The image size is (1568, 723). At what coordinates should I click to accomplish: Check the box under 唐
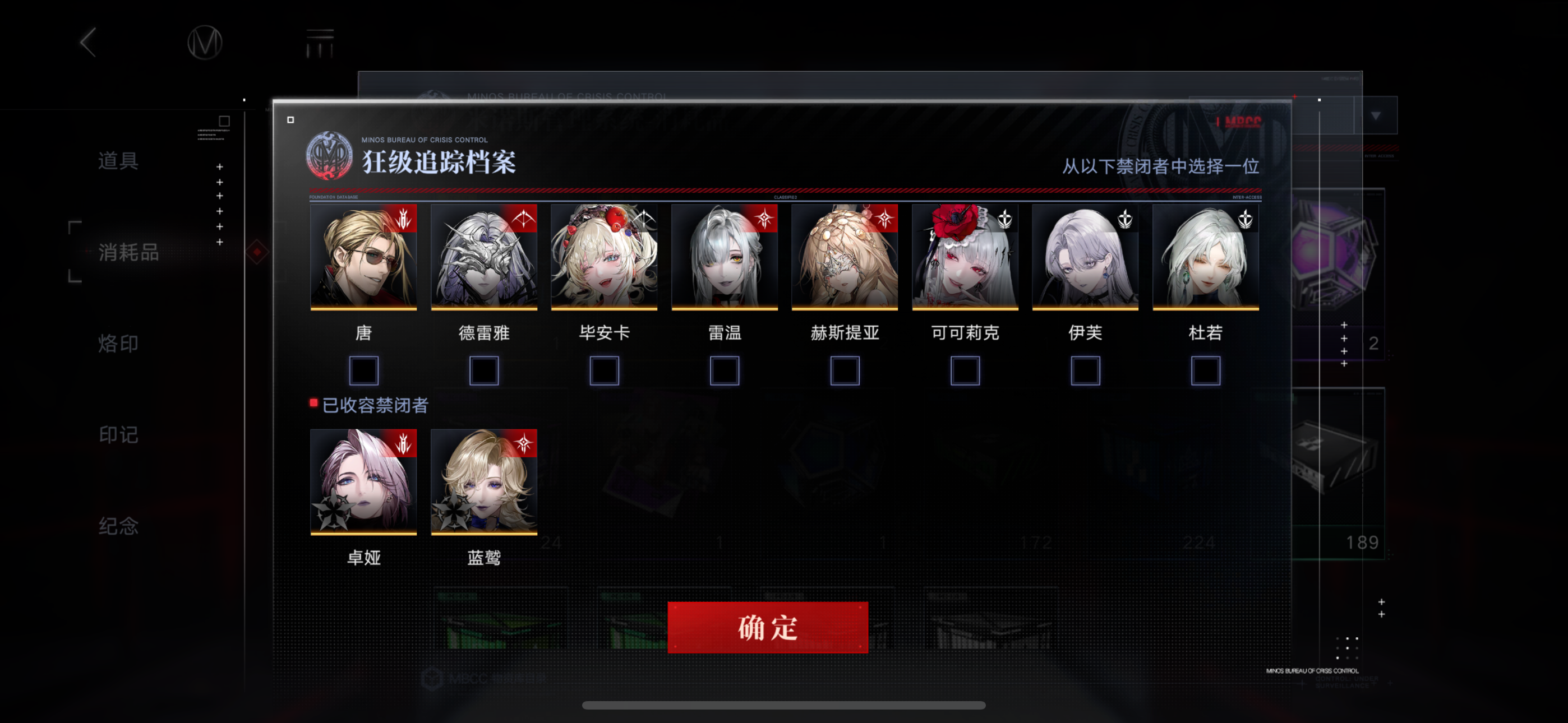363,370
